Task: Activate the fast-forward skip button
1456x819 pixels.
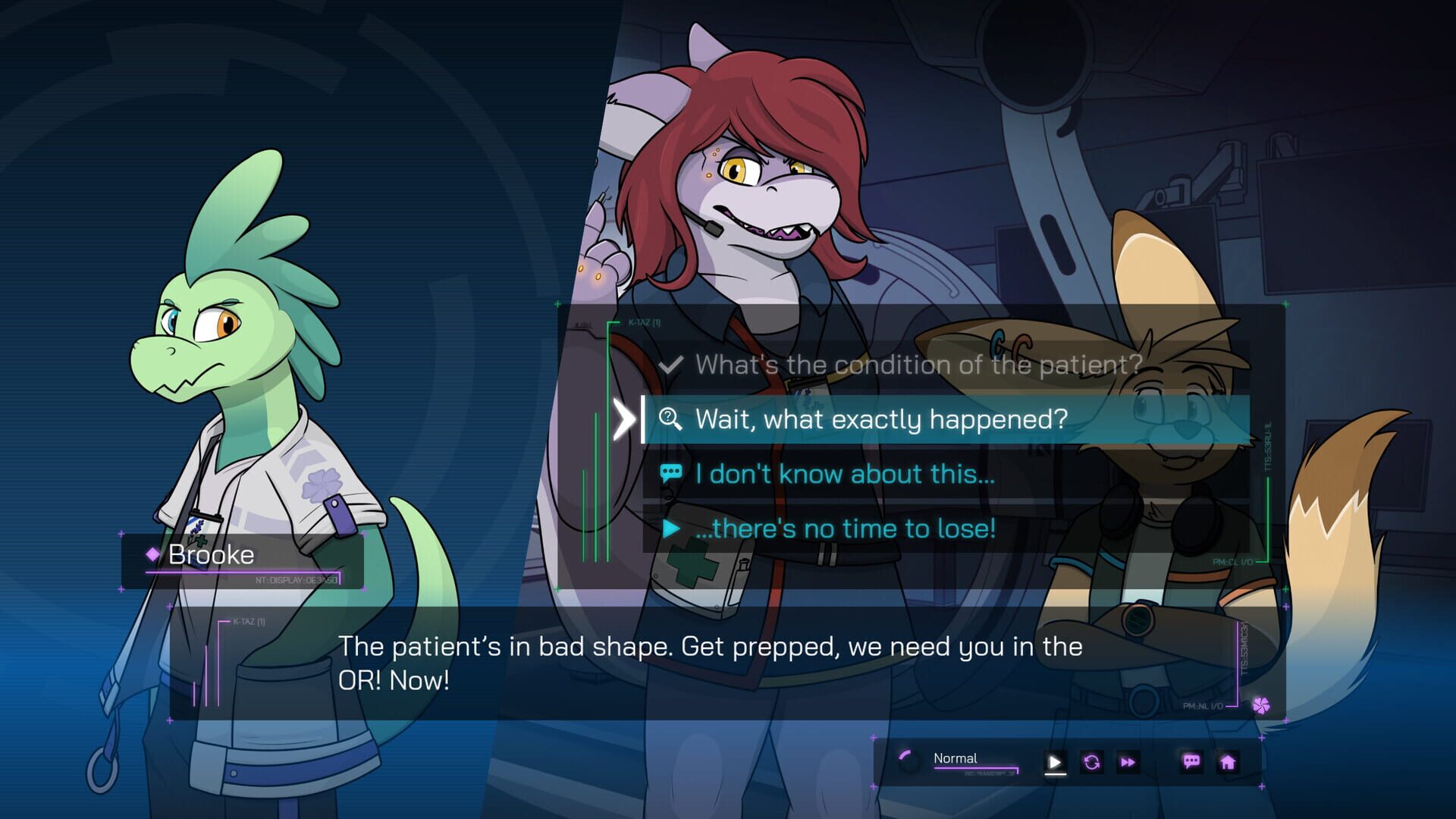Action: click(1128, 762)
